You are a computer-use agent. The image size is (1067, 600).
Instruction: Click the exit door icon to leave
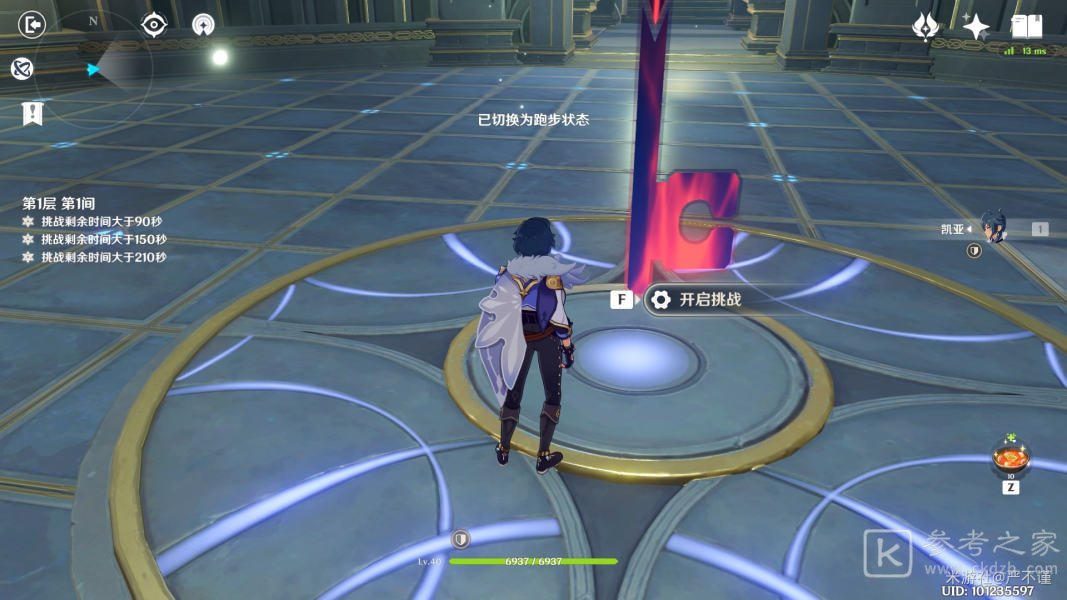pyautogui.click(x=33, y=24)
